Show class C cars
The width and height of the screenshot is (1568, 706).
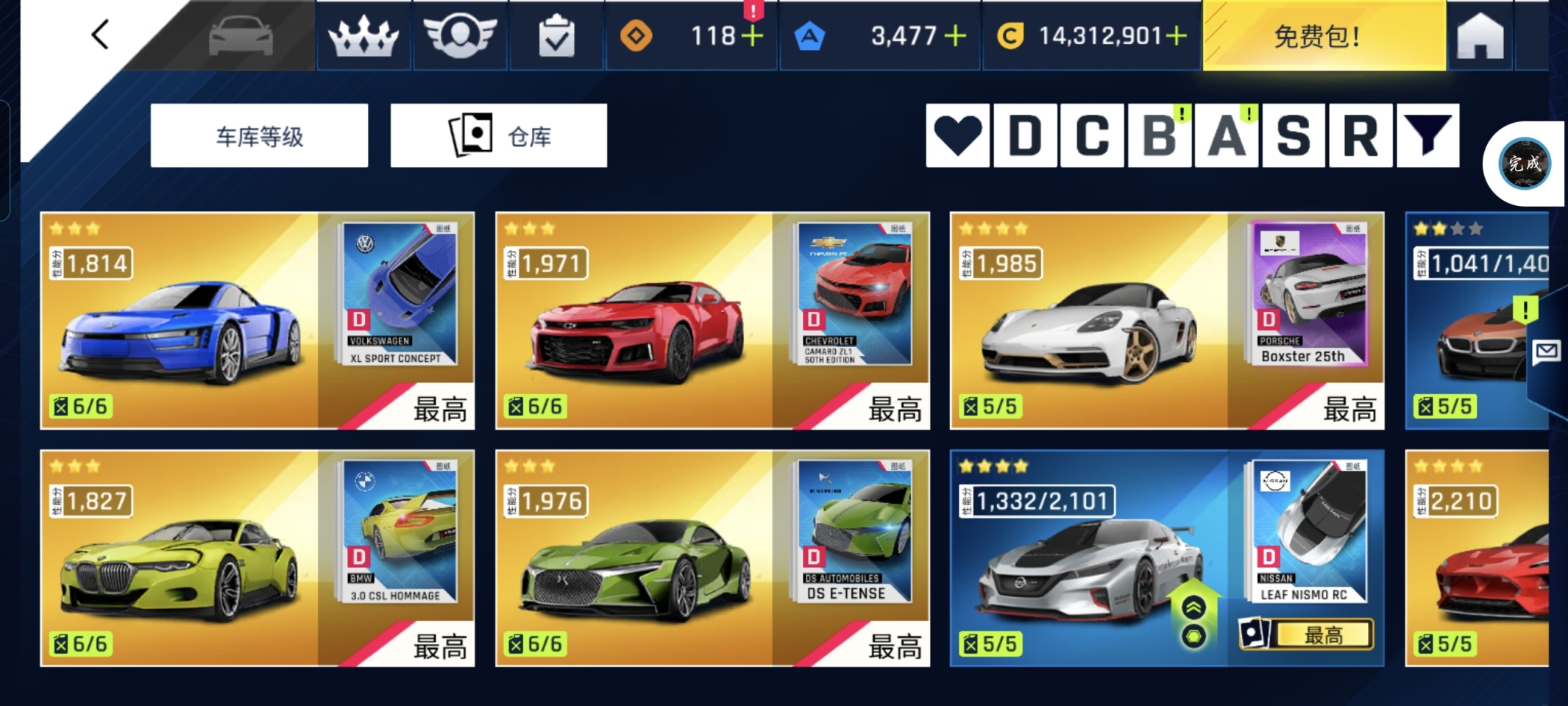pos(1092,136)
